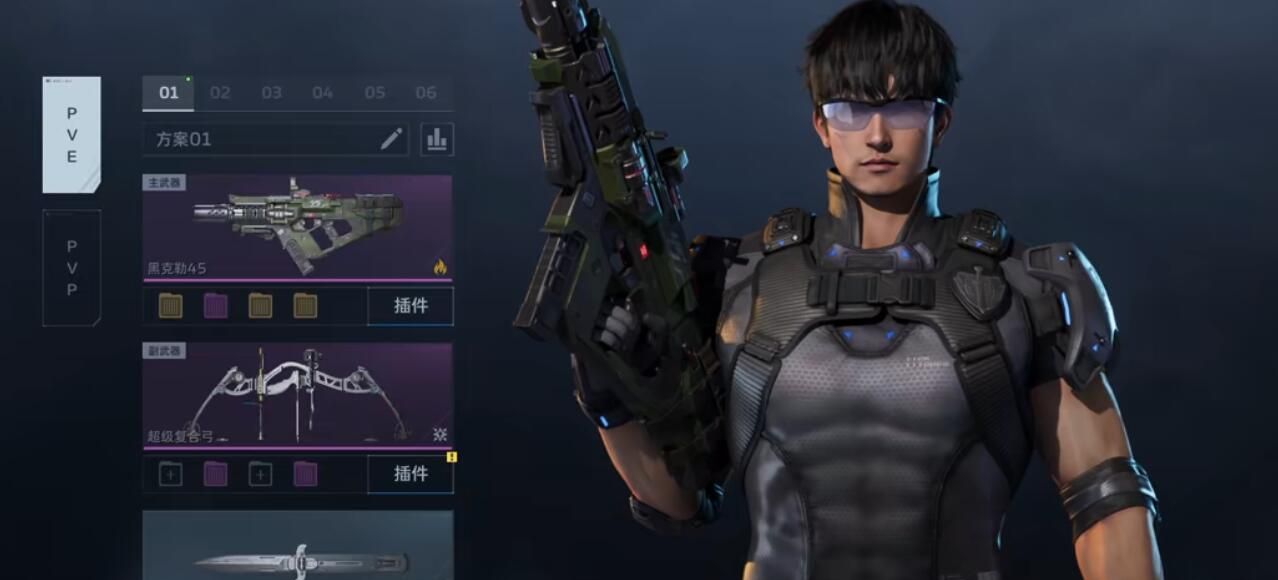Open loadout tab 03
The height and width of the screenshot is (580, 1278).
coord(271,93)
